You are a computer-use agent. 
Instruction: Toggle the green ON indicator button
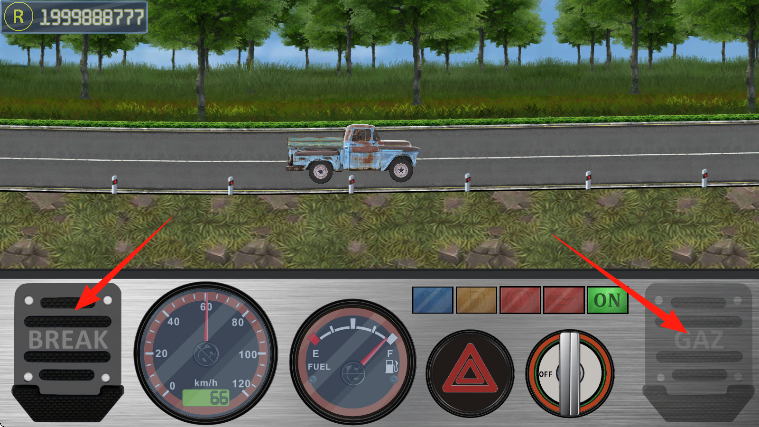[607, 299]
